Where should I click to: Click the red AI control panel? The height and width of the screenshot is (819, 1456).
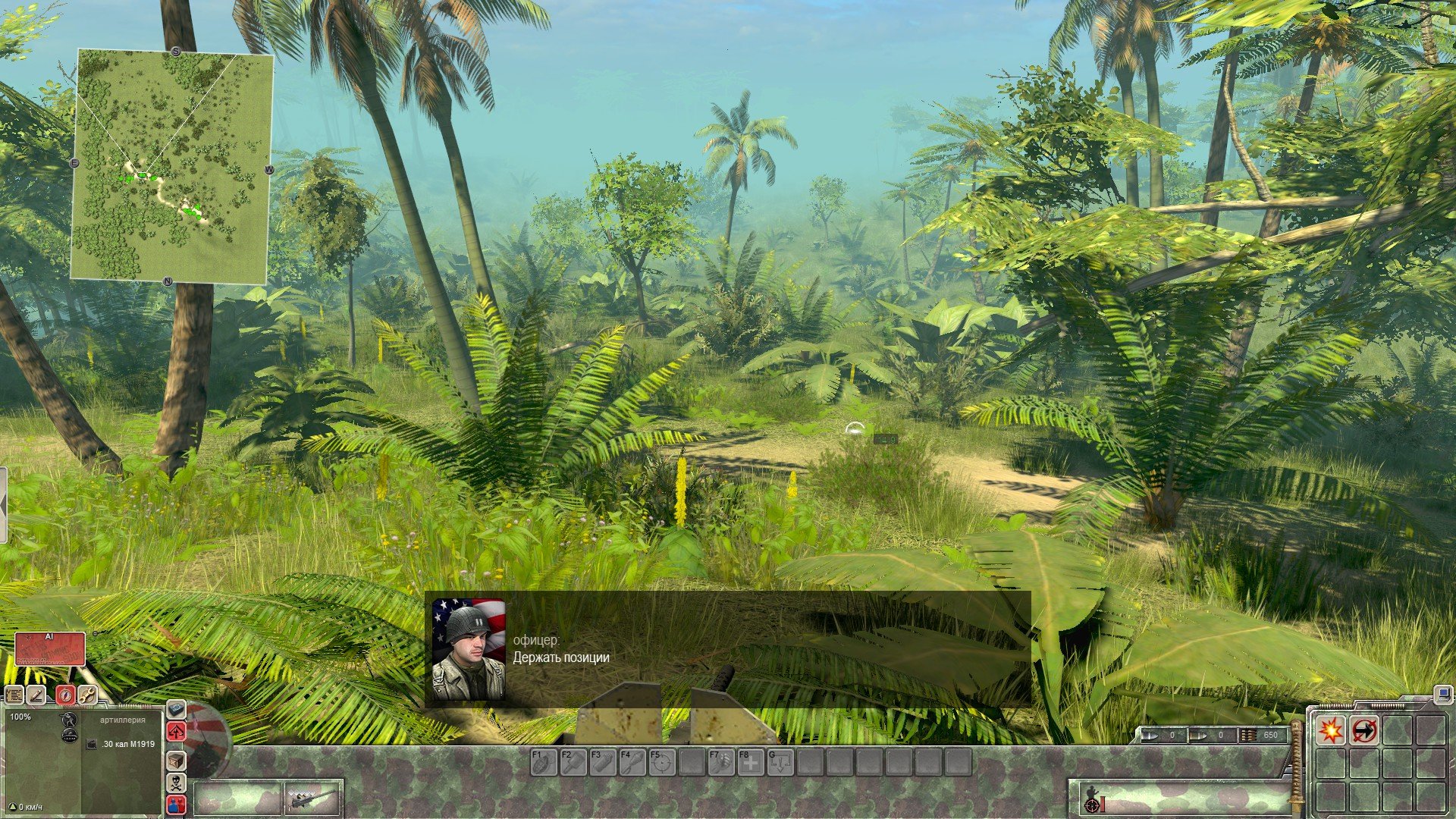(x=50, y=648)
